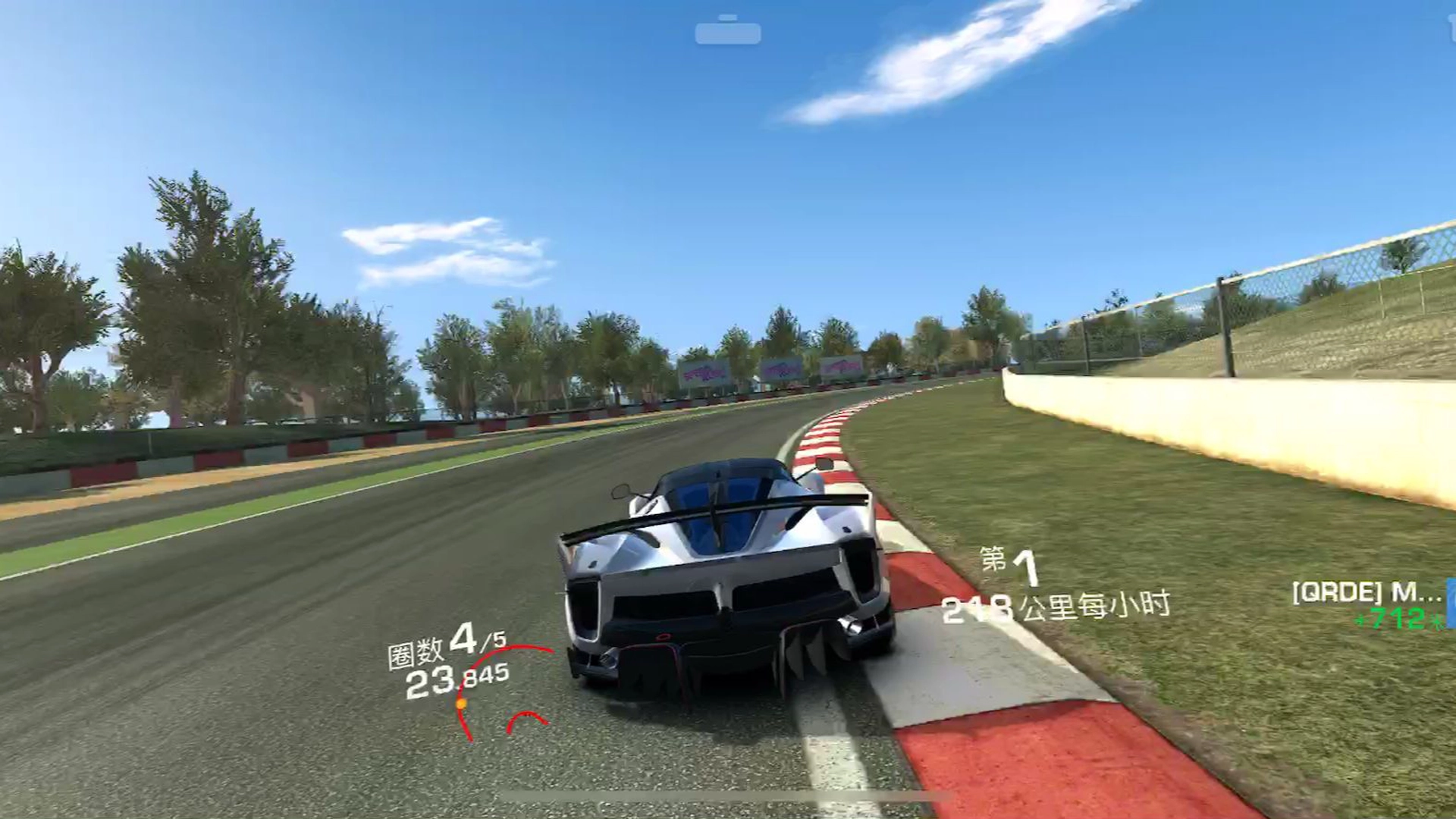Image resolution: width=1456 pixels, height=819 pixels.
Task: Tap the pause button at top center
Action: click(729, 32)
